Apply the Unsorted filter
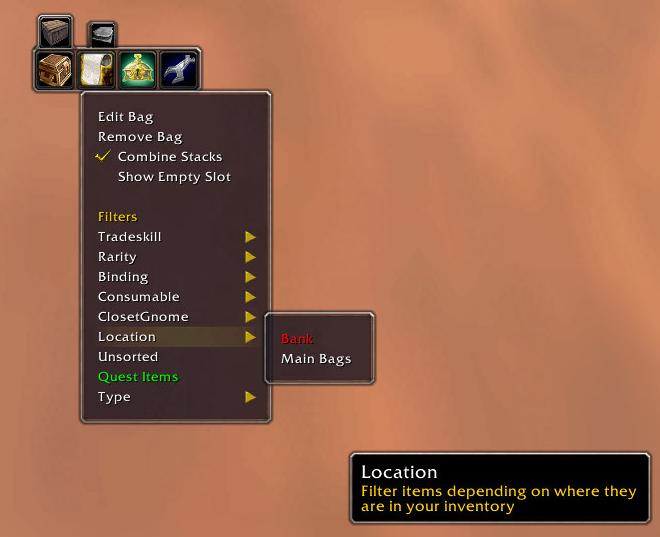This screenshot has width=660, height=537. click(x=128, y=357)
